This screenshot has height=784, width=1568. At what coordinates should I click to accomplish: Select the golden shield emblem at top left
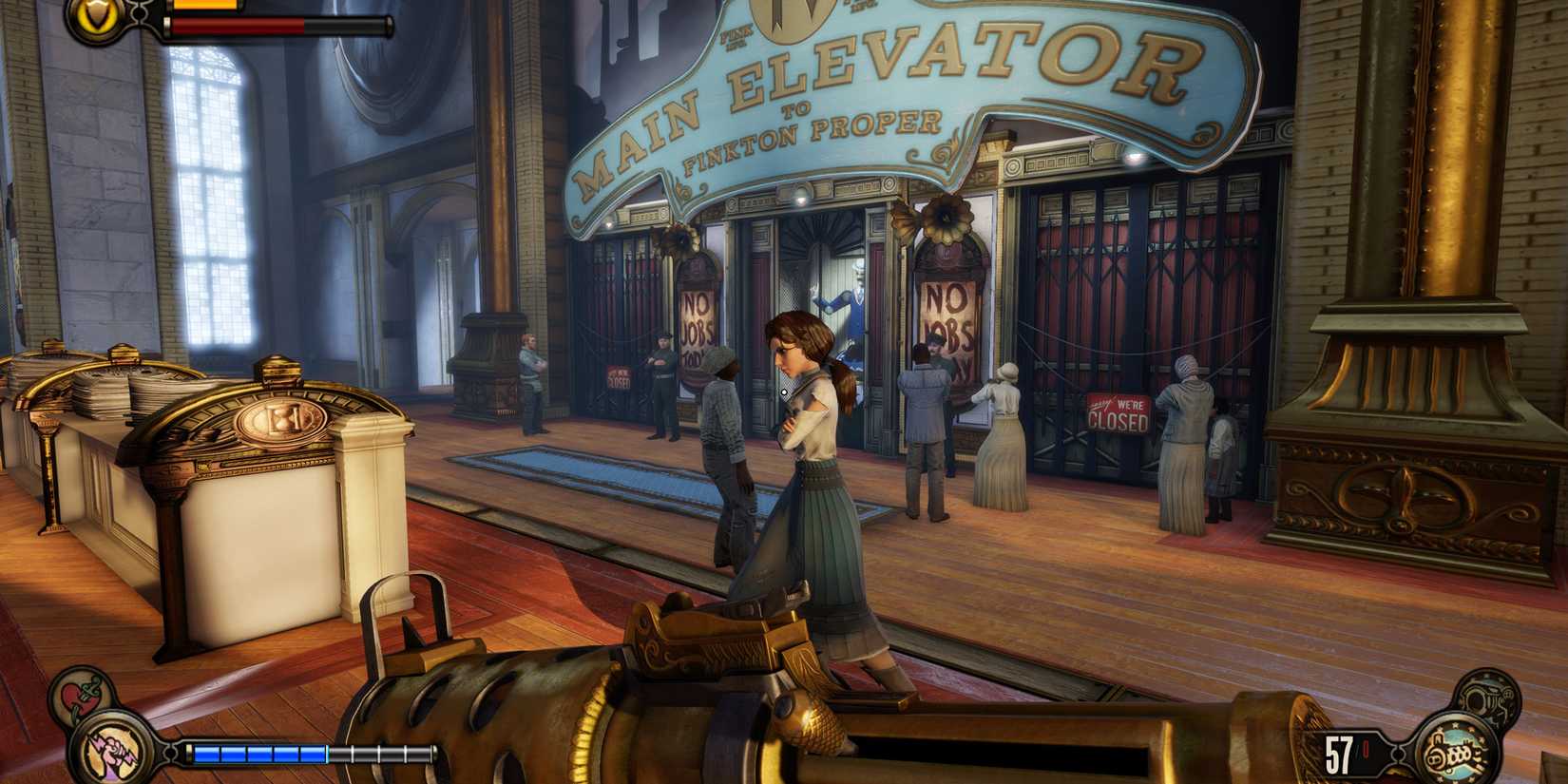(x=95, y=14)
